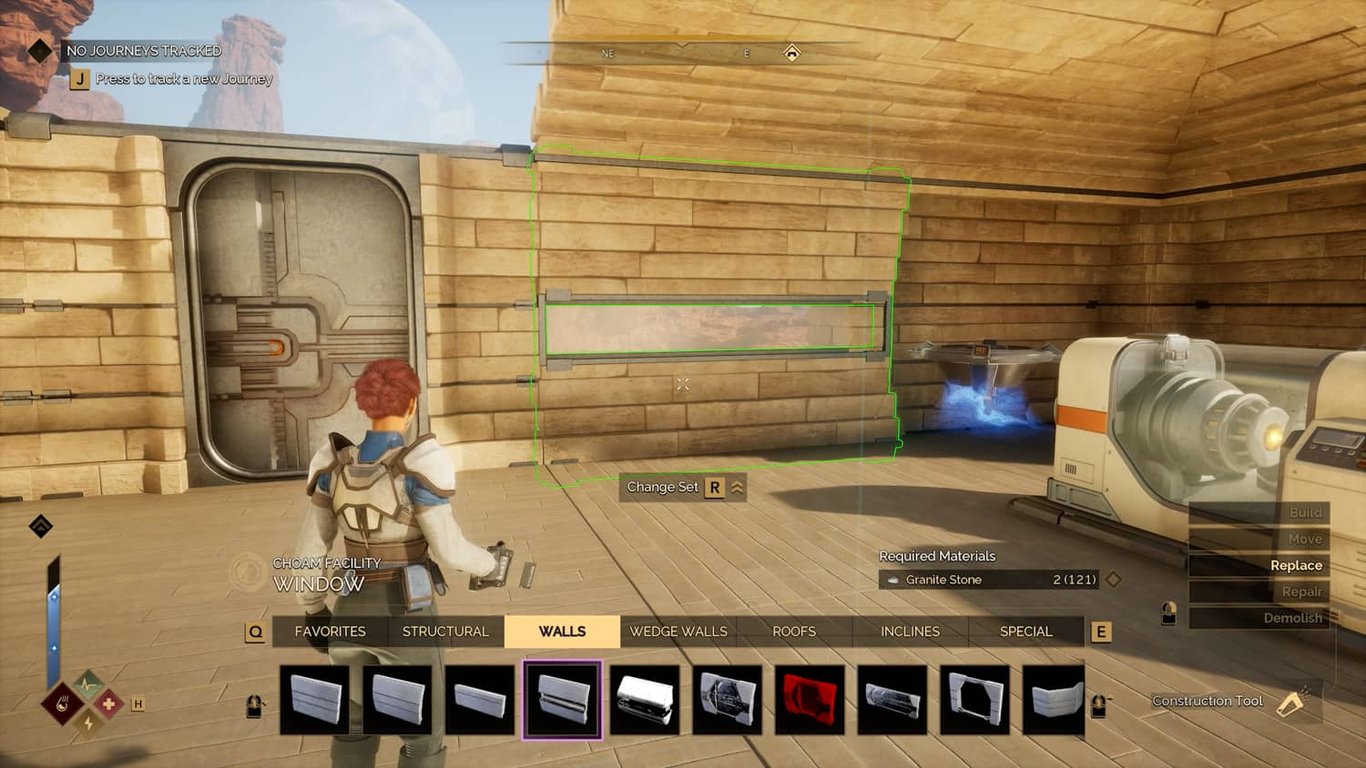Screen dimensions: 1366x768
Task: Choose the Inclines category
Action: (910, 631)
